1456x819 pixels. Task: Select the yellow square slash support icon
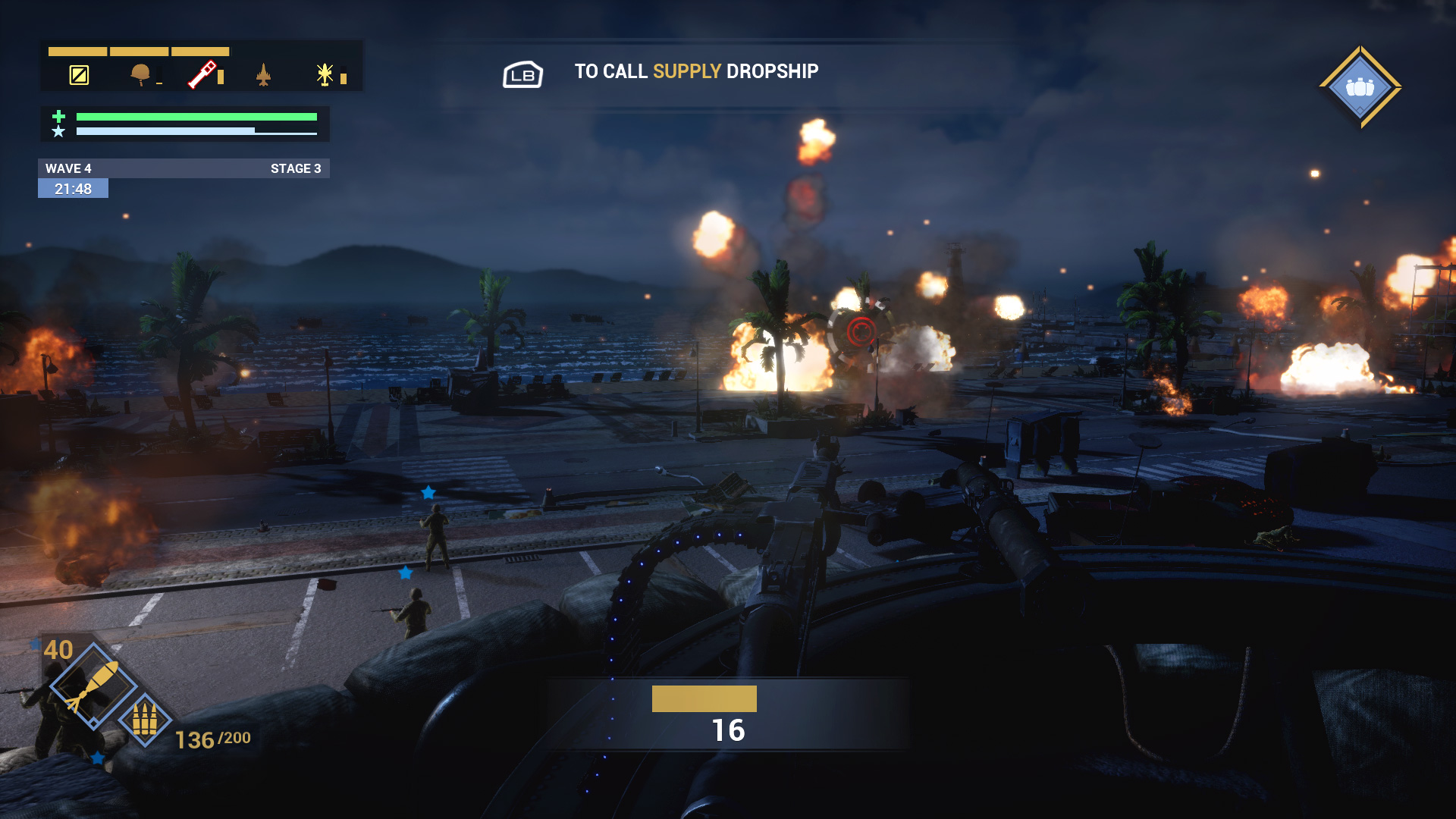click(79, 75)
